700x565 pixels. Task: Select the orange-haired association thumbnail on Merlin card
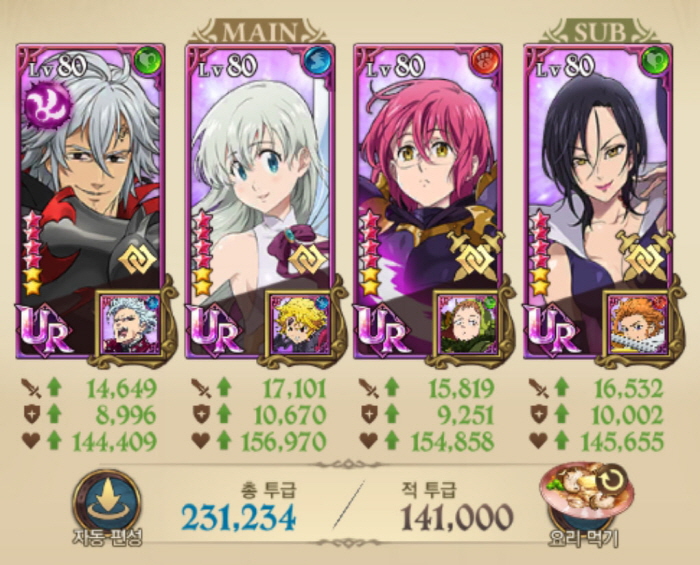tap(636, 324)
